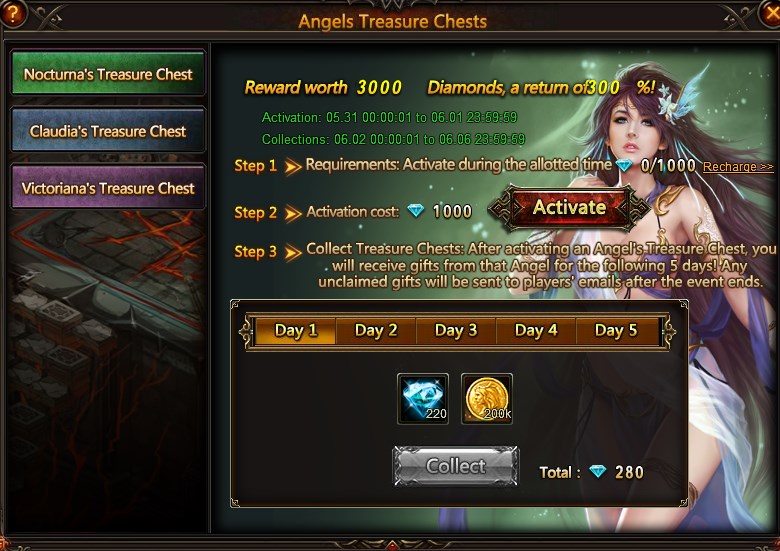
Task: Collect the day's treasure chest
Action: click(456, 466)
